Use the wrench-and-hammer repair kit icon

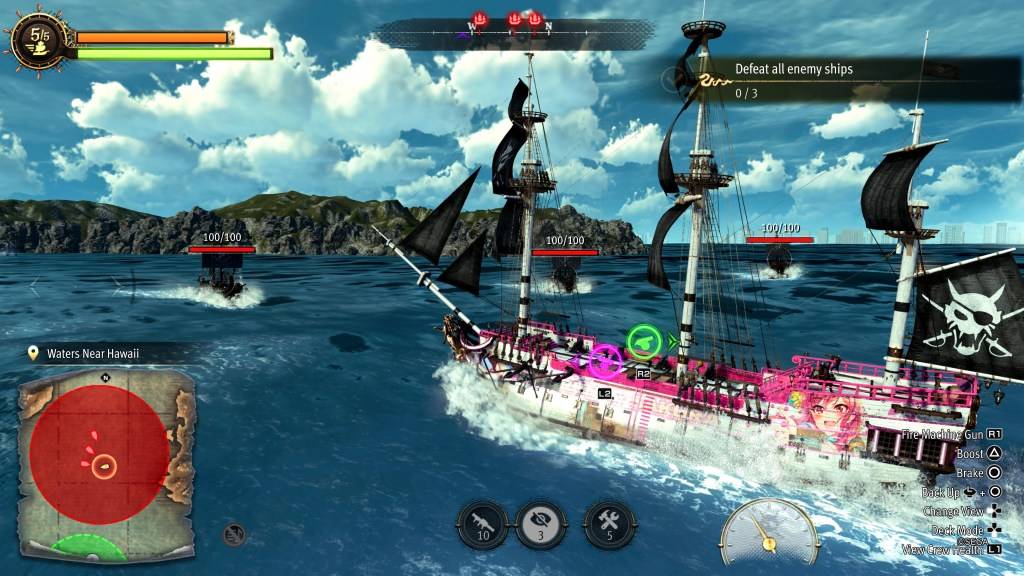(x=609, y=525)
